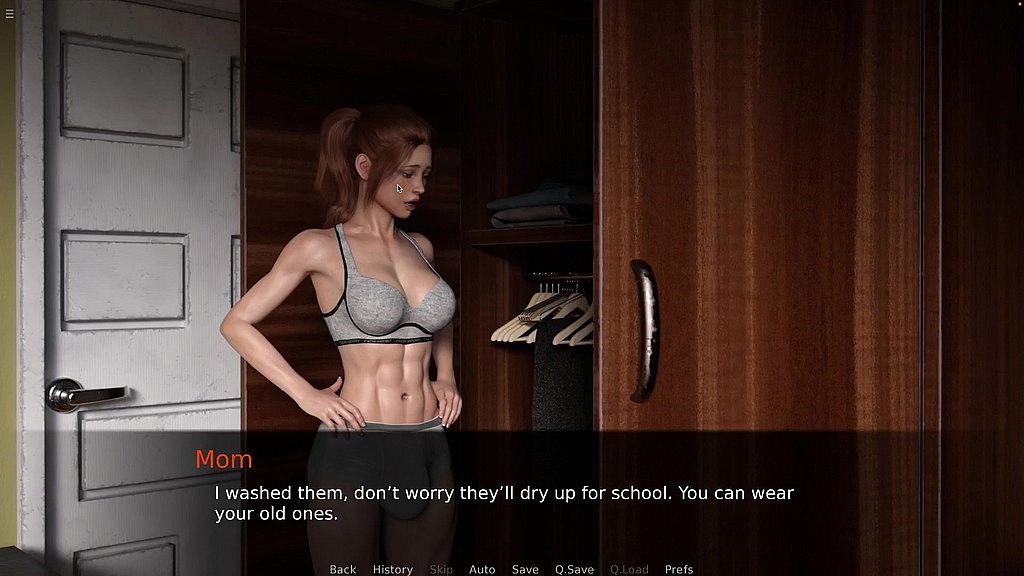Click the Skip dialogue button
This screenshot has width=1024, height=576.
[x=441, y=569]
